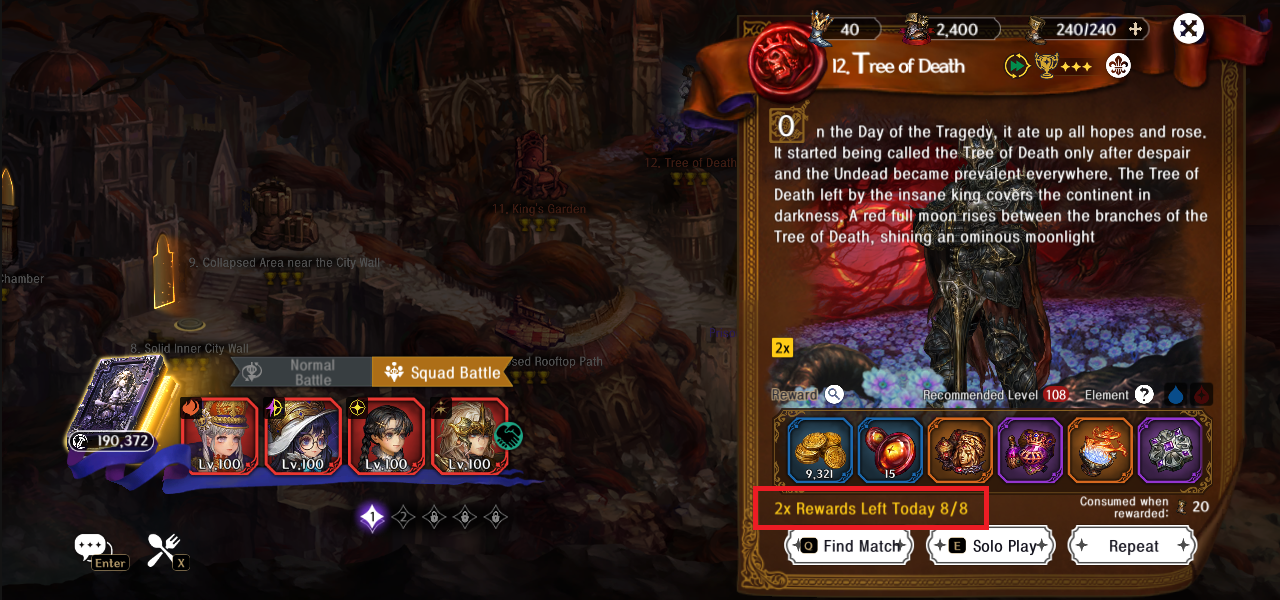Image resolution: width=1280 pixels, height=600 pixels.
Task: Add stamina with the plus button
Action: [1135, 29]
